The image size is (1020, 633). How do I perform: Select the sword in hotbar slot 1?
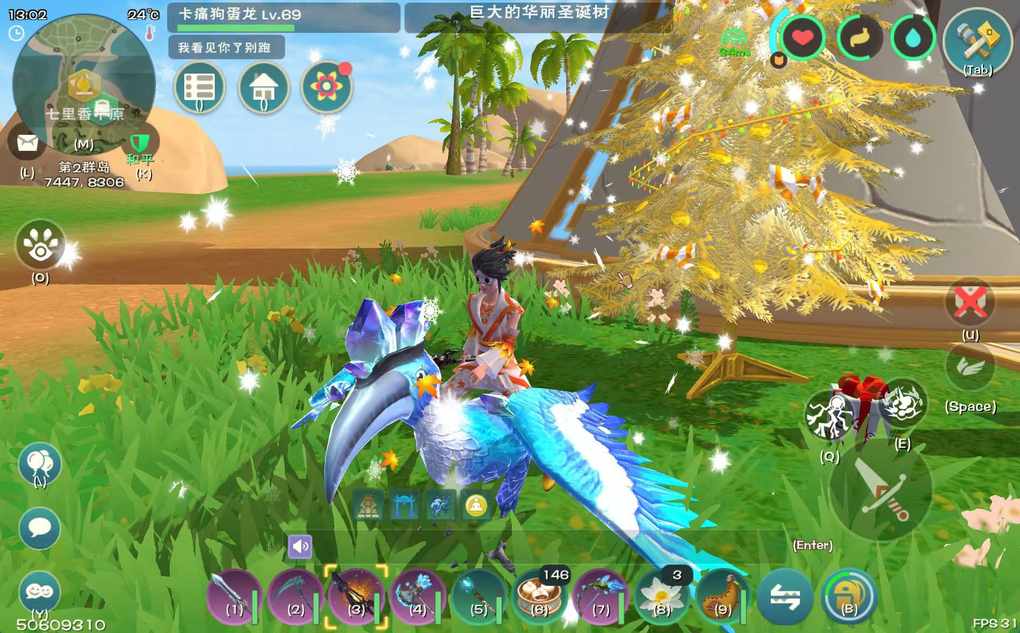point(233,596)
